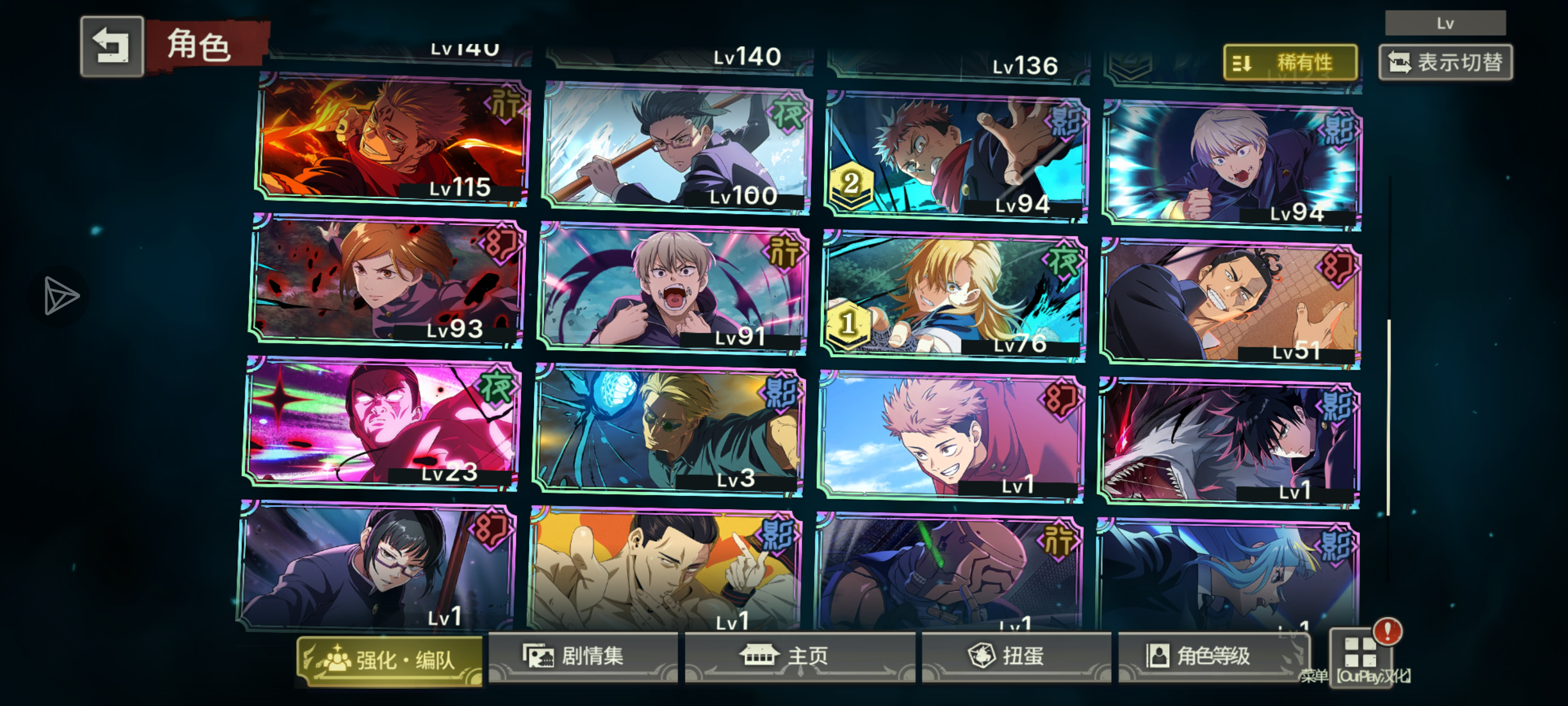The height and width of the screenshot is (706, 1568).
Task: Pick the Lv3 blond man with goggles card
Action: pos(668,430)
